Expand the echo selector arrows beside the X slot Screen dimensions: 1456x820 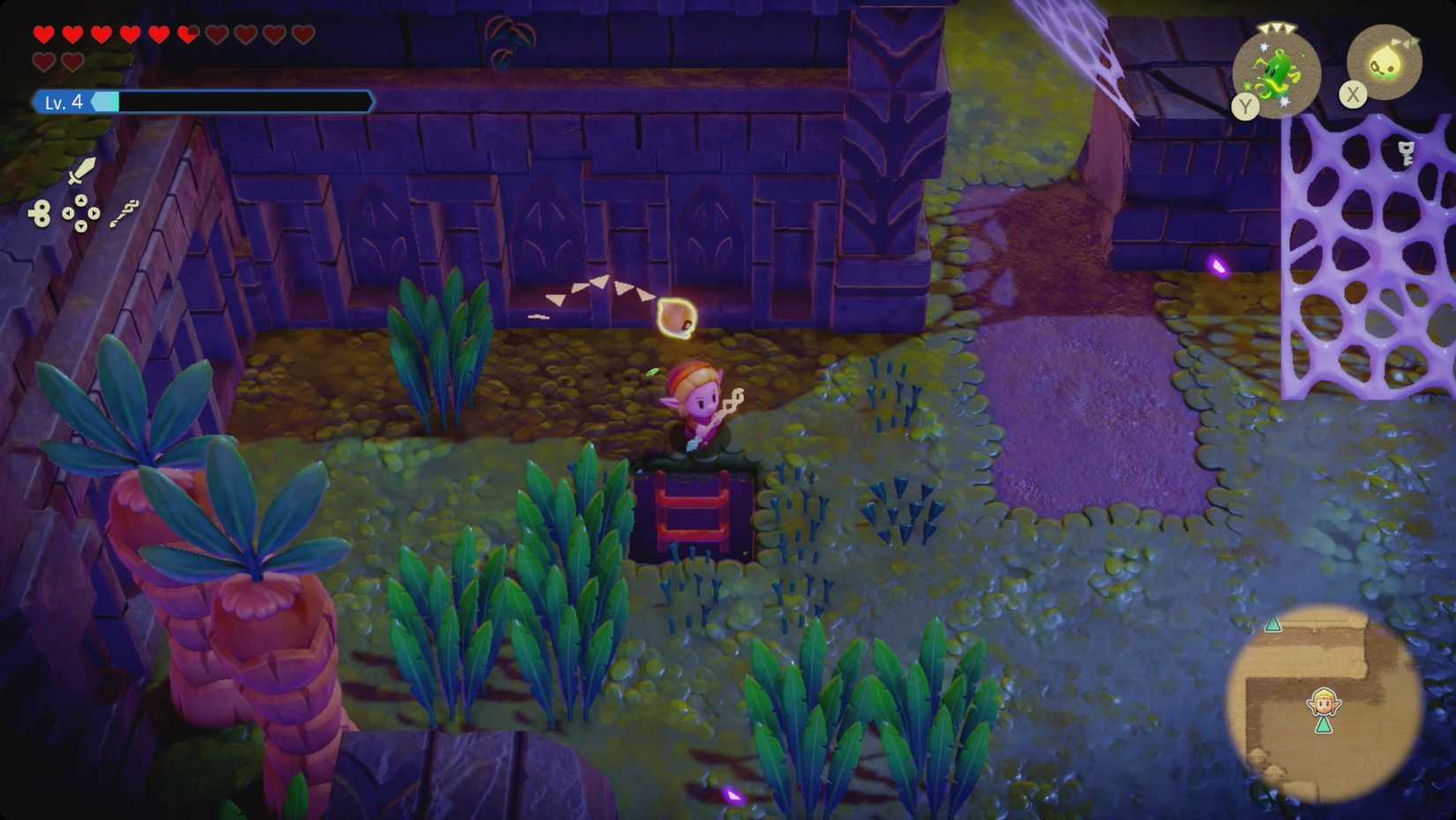[1405, 41]
